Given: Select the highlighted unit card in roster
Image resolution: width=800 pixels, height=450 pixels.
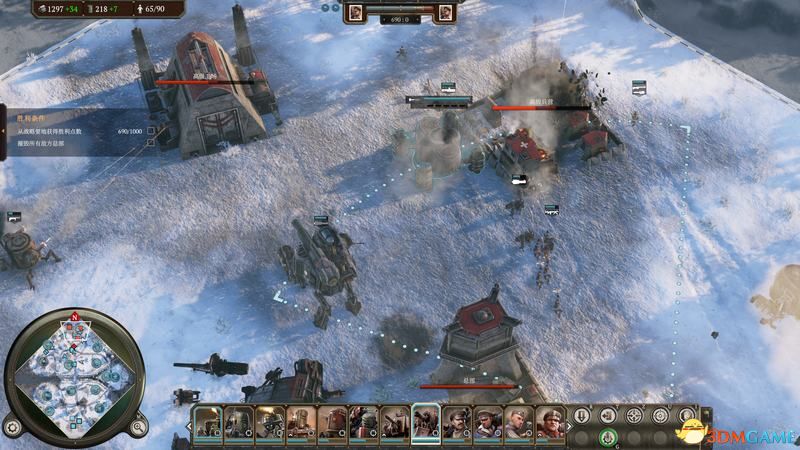Looking at the screenshot, I should [425, 423].
